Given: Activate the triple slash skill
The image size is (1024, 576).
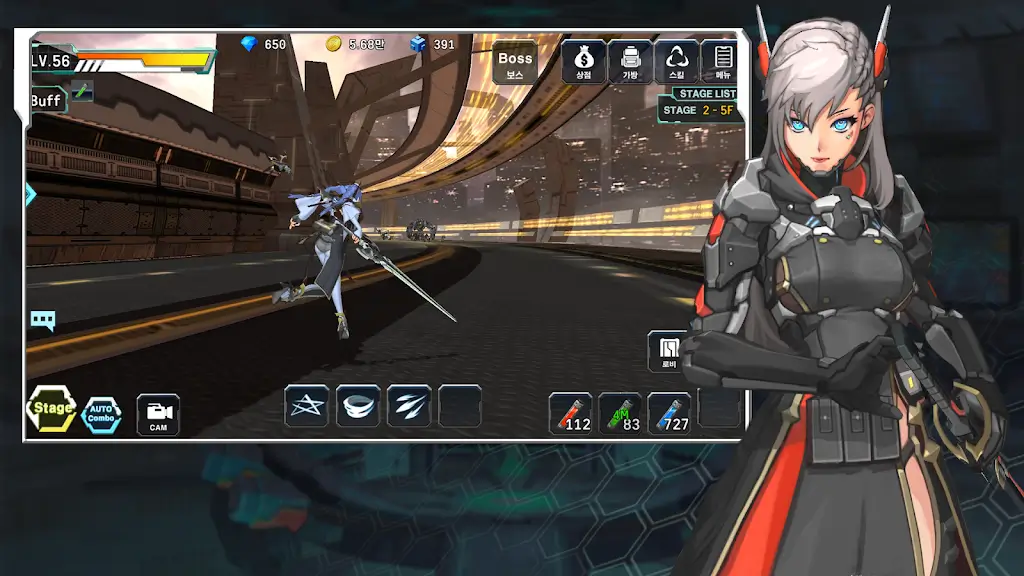Looking at the screenshot, I should pos(409,406).
